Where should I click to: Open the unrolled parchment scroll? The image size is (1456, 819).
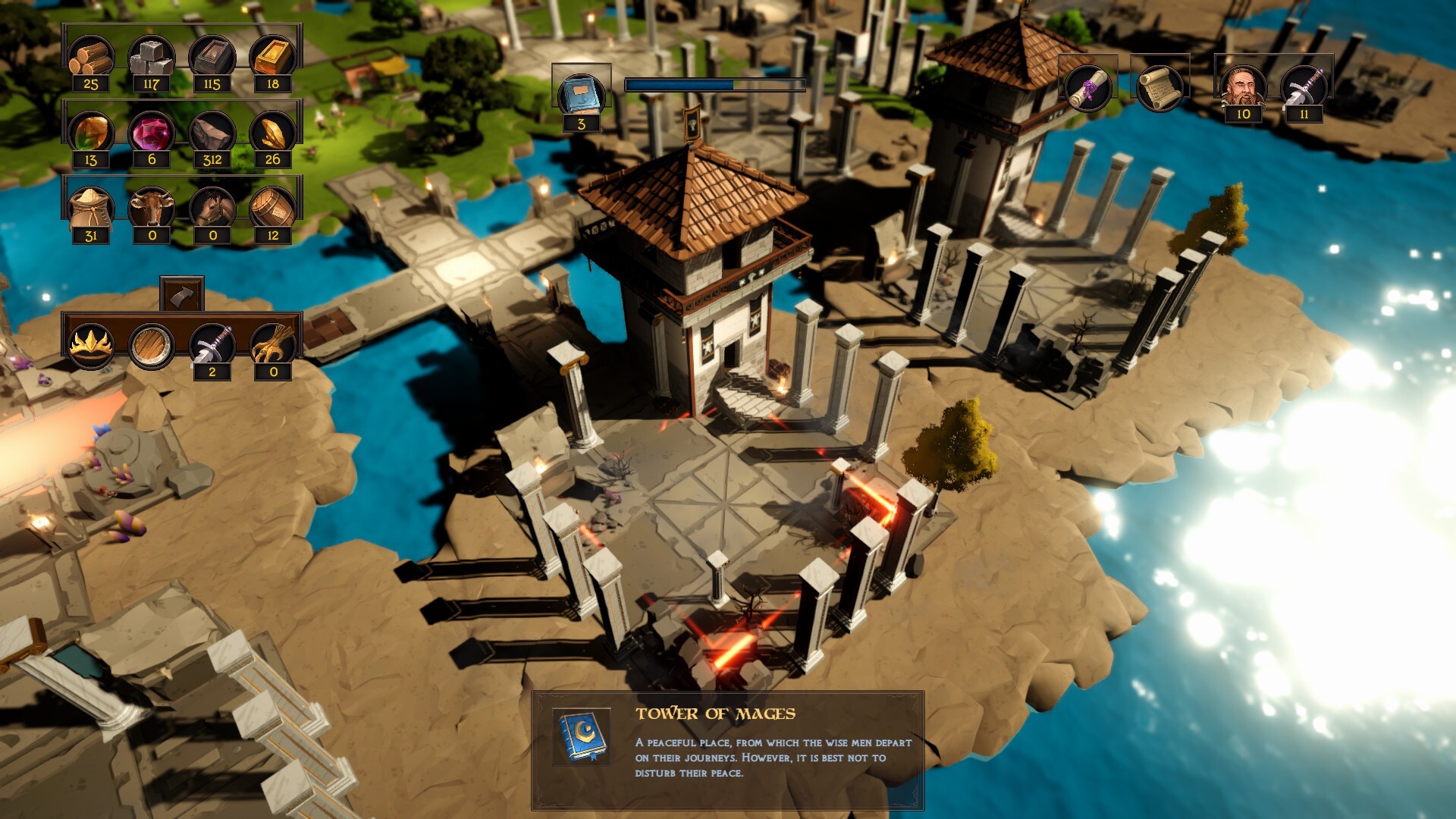pos(1159,88)
